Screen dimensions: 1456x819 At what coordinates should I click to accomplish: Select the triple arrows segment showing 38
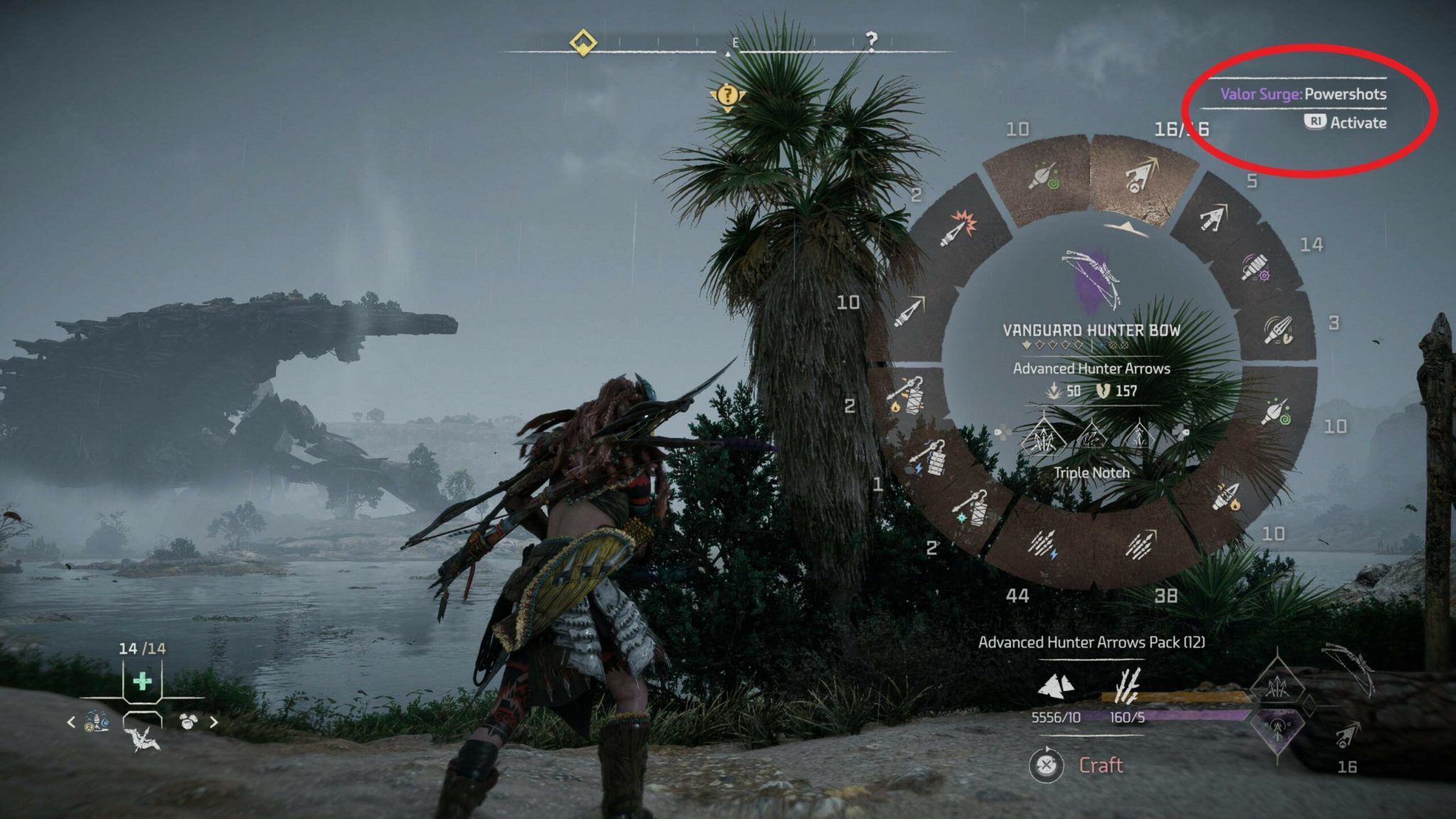point(1140,545)
